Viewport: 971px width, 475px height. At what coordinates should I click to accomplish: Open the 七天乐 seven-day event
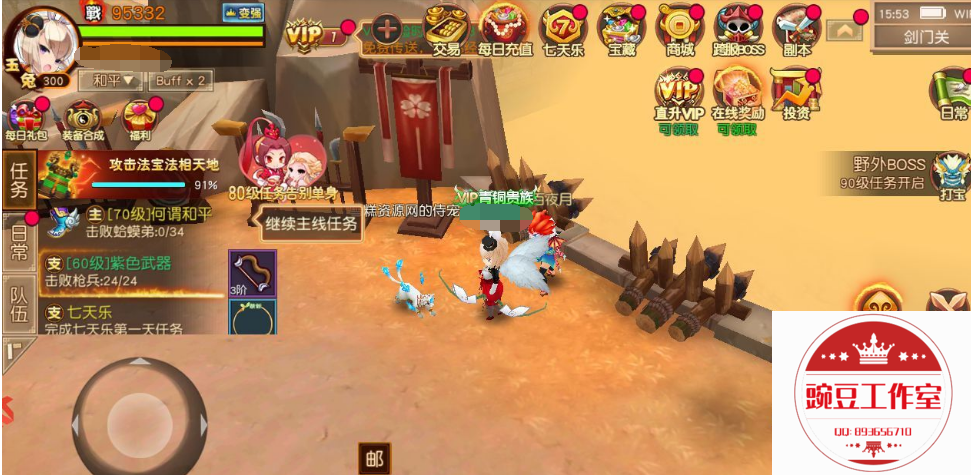564,28
